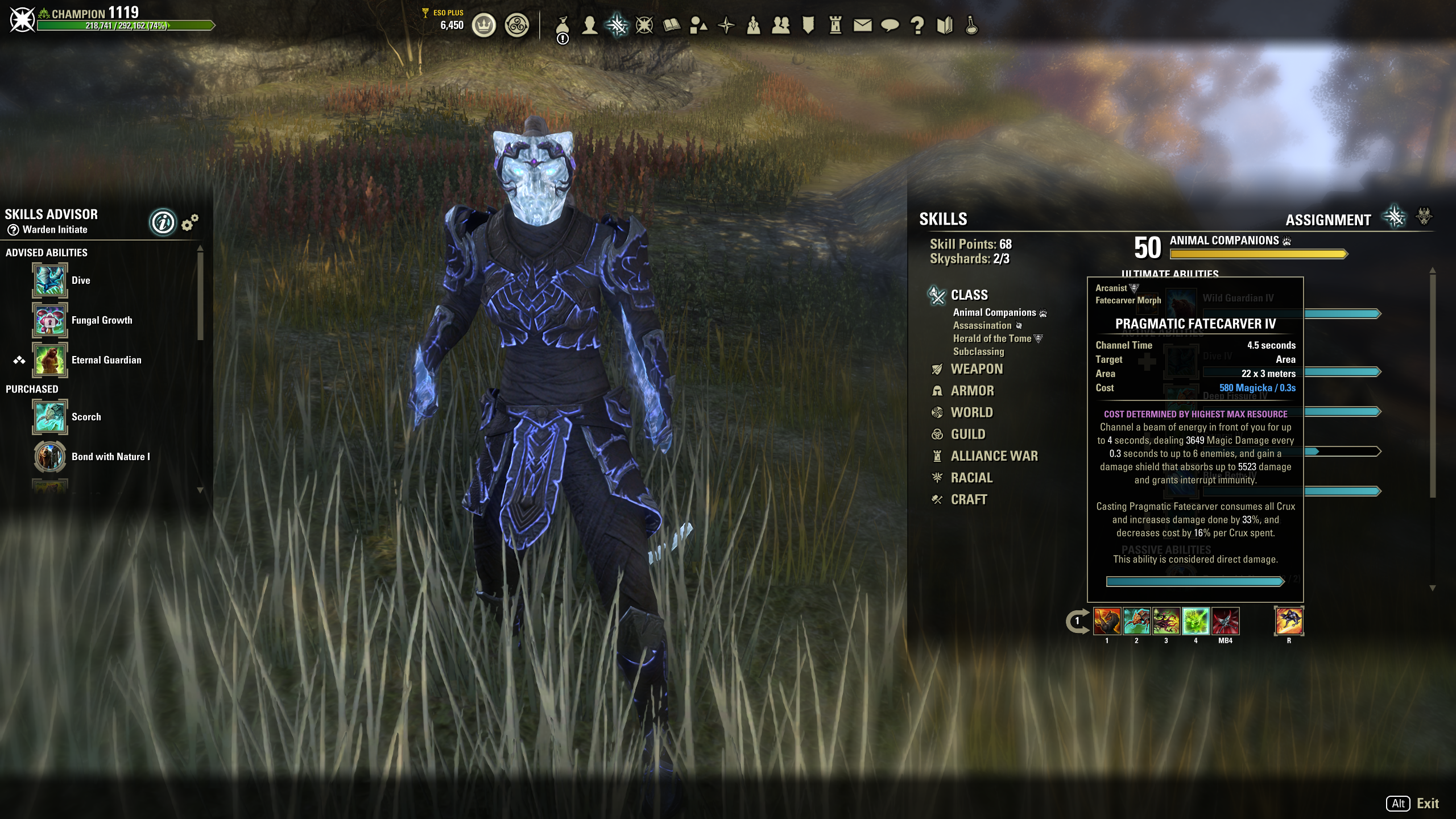Open the Journal open-book icon
The width and height of the screenshot is (1456, 819).
pyautogui.click(x=672, y=26)
